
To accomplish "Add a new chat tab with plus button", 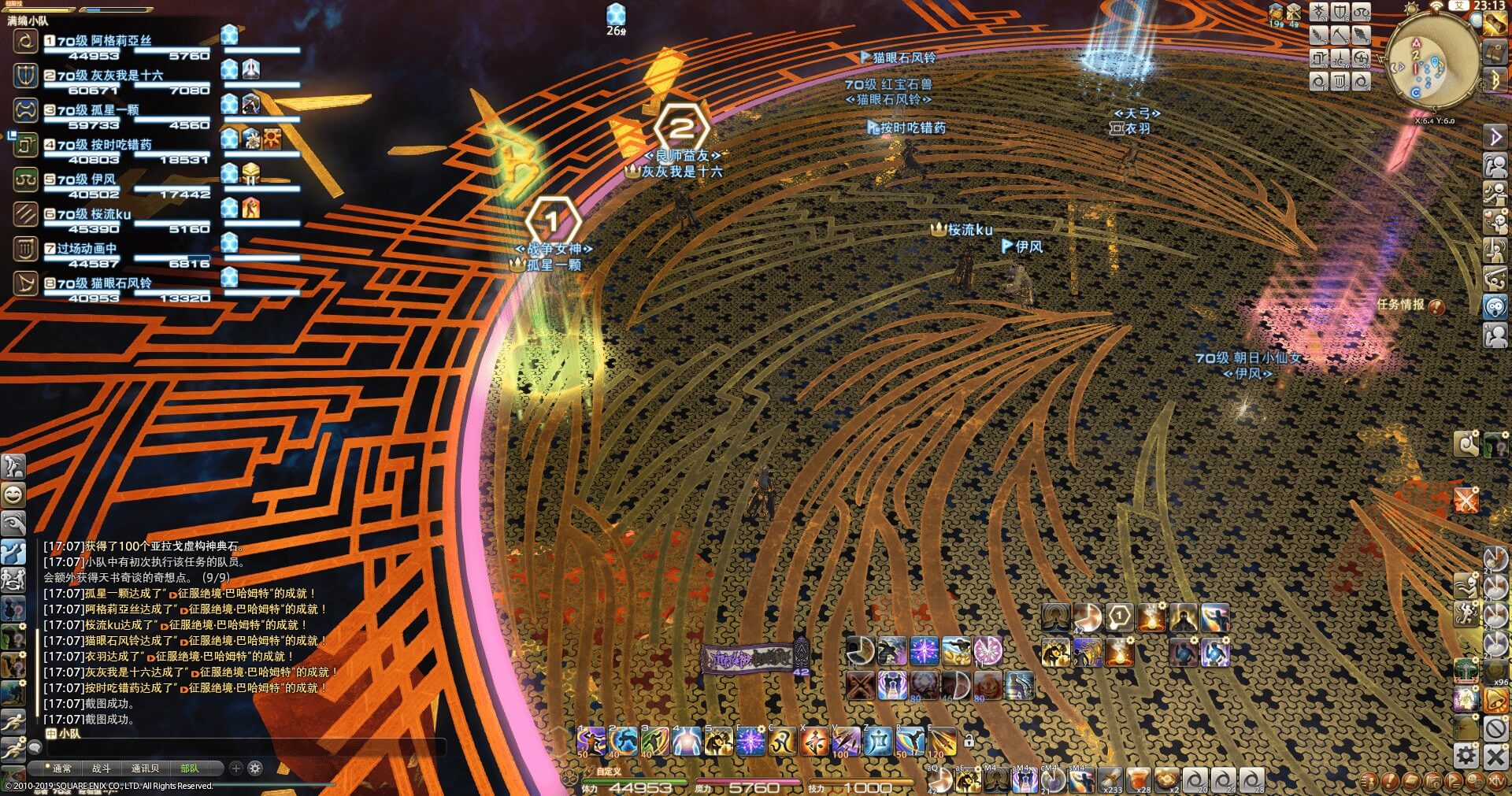I will click(x=235, y=768).
